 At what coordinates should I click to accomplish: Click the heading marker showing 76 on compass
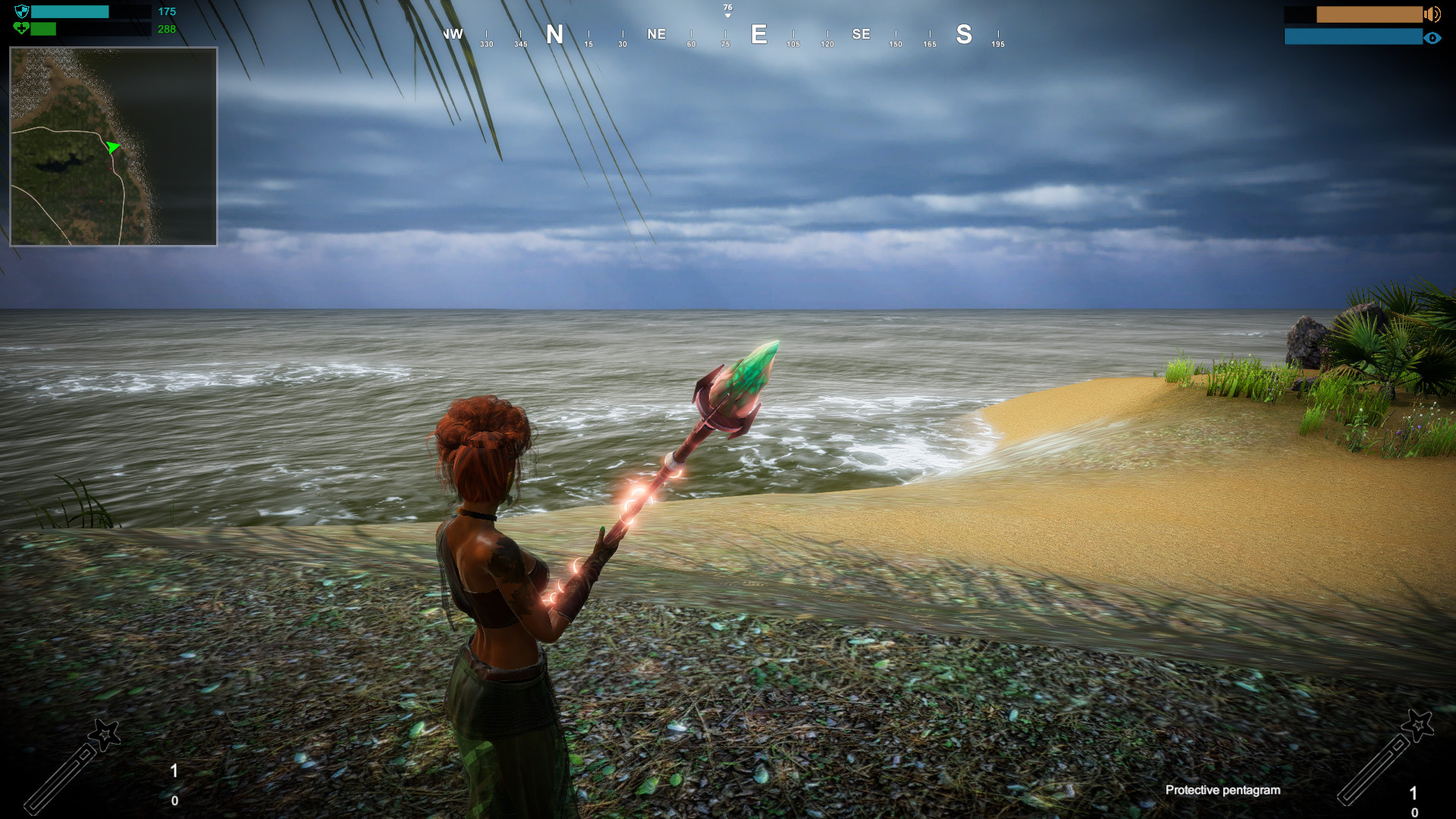726,6
